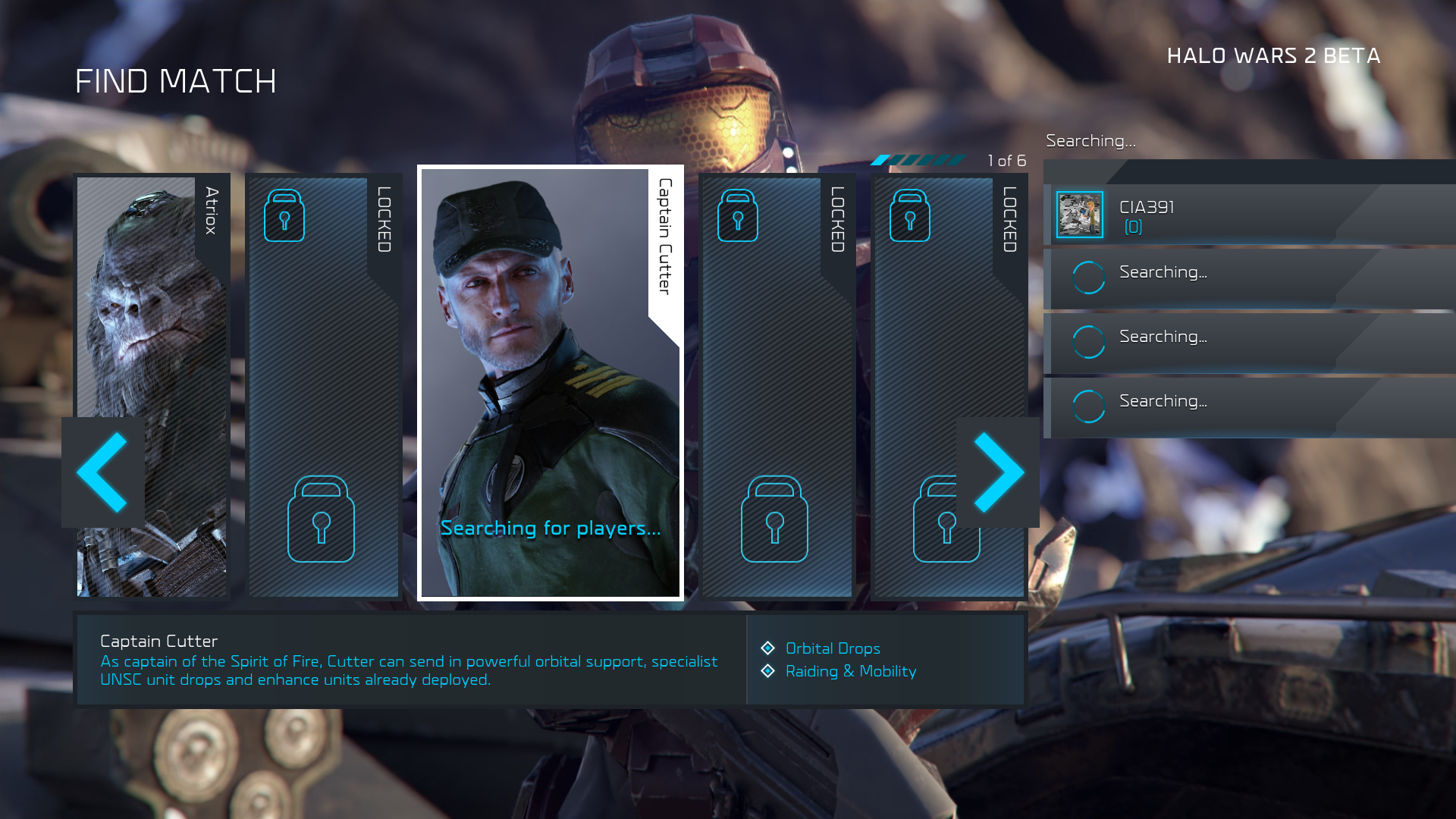This screenshot has width=1456, height=819.
Task: Advance to the next leader with right arrow
Action: click(998, 472)
